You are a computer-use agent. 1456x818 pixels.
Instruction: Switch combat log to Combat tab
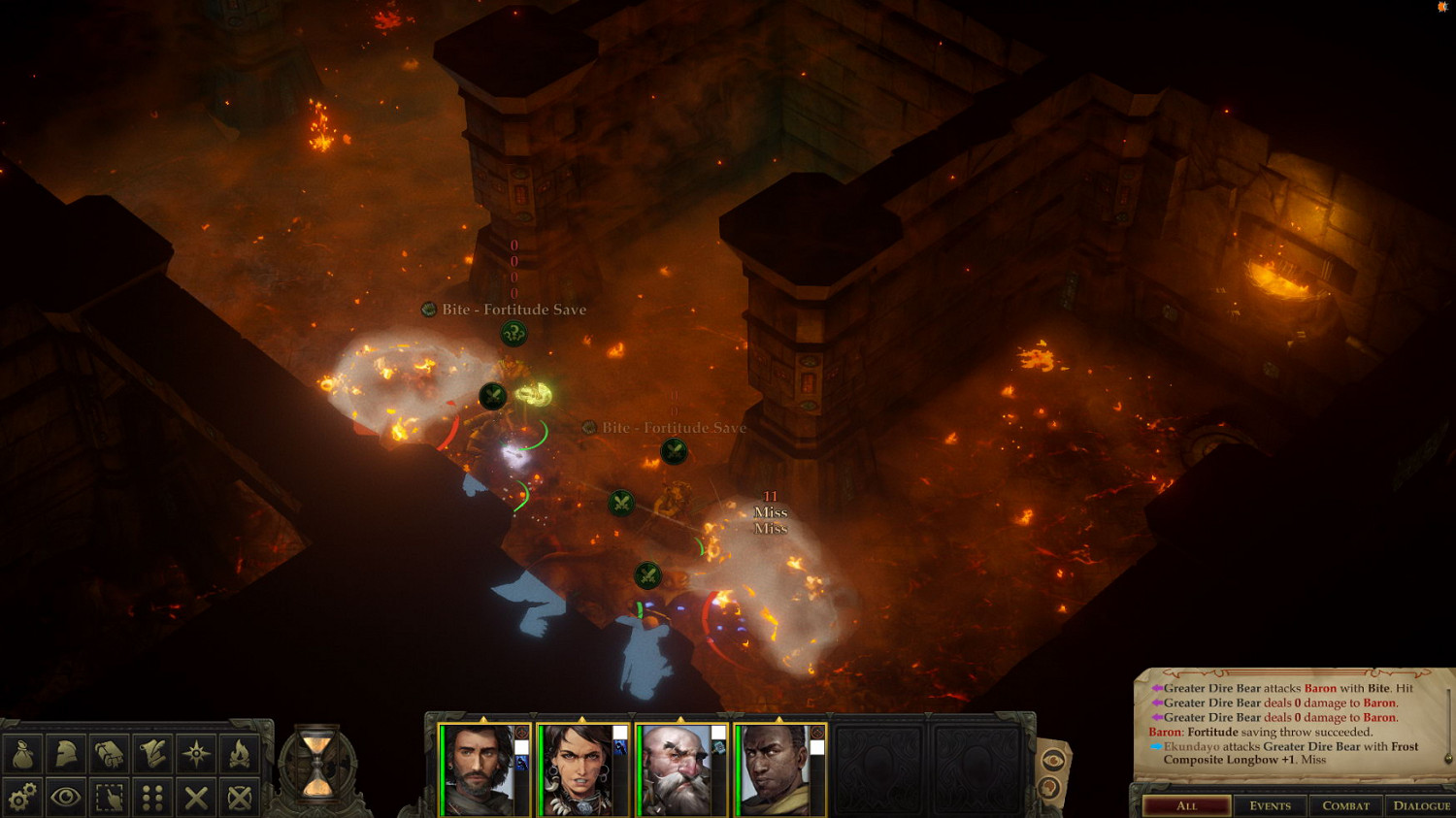coord(1345,805)
